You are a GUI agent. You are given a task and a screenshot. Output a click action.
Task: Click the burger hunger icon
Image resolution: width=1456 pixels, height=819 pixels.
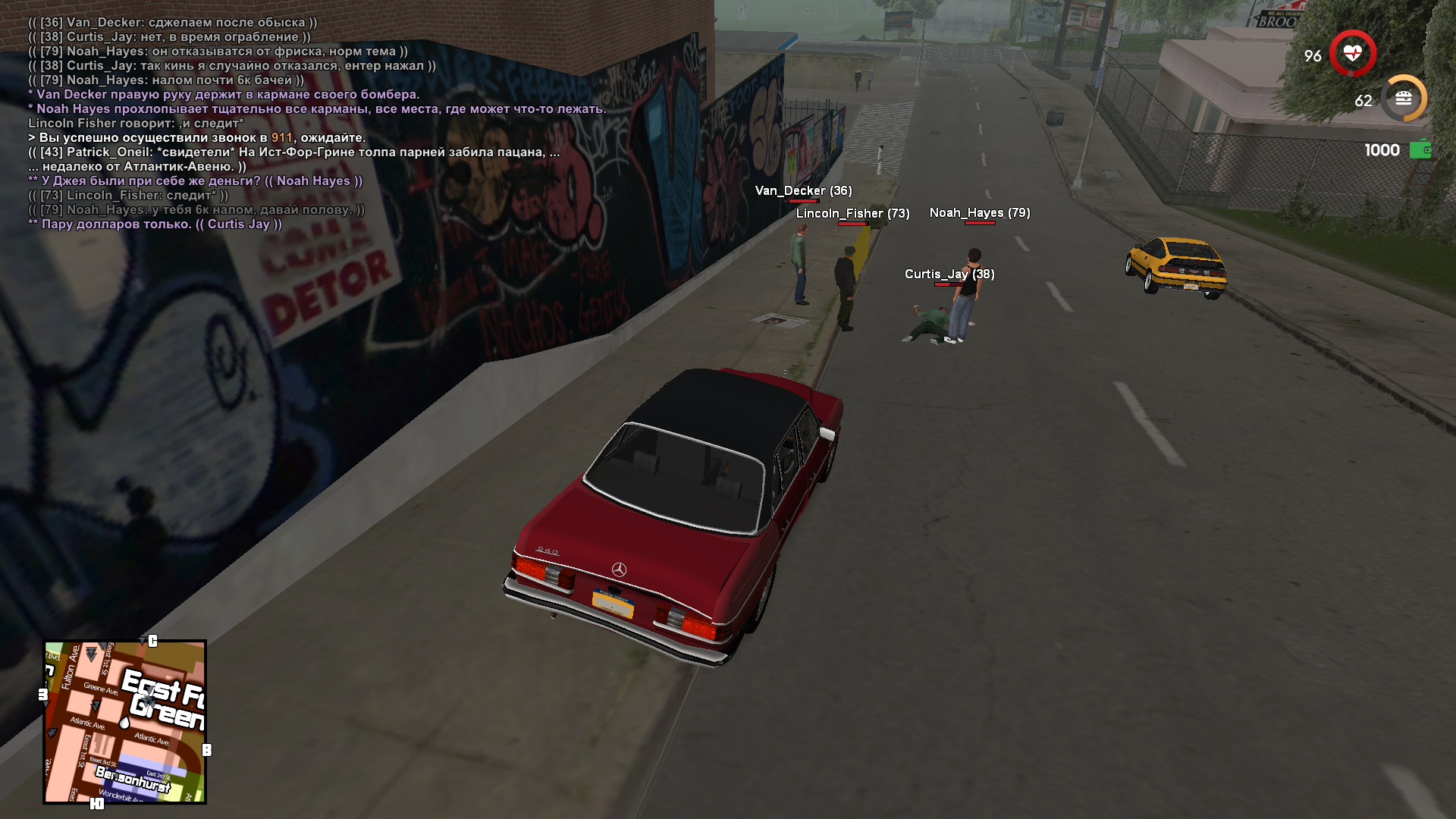(1403, 99)
